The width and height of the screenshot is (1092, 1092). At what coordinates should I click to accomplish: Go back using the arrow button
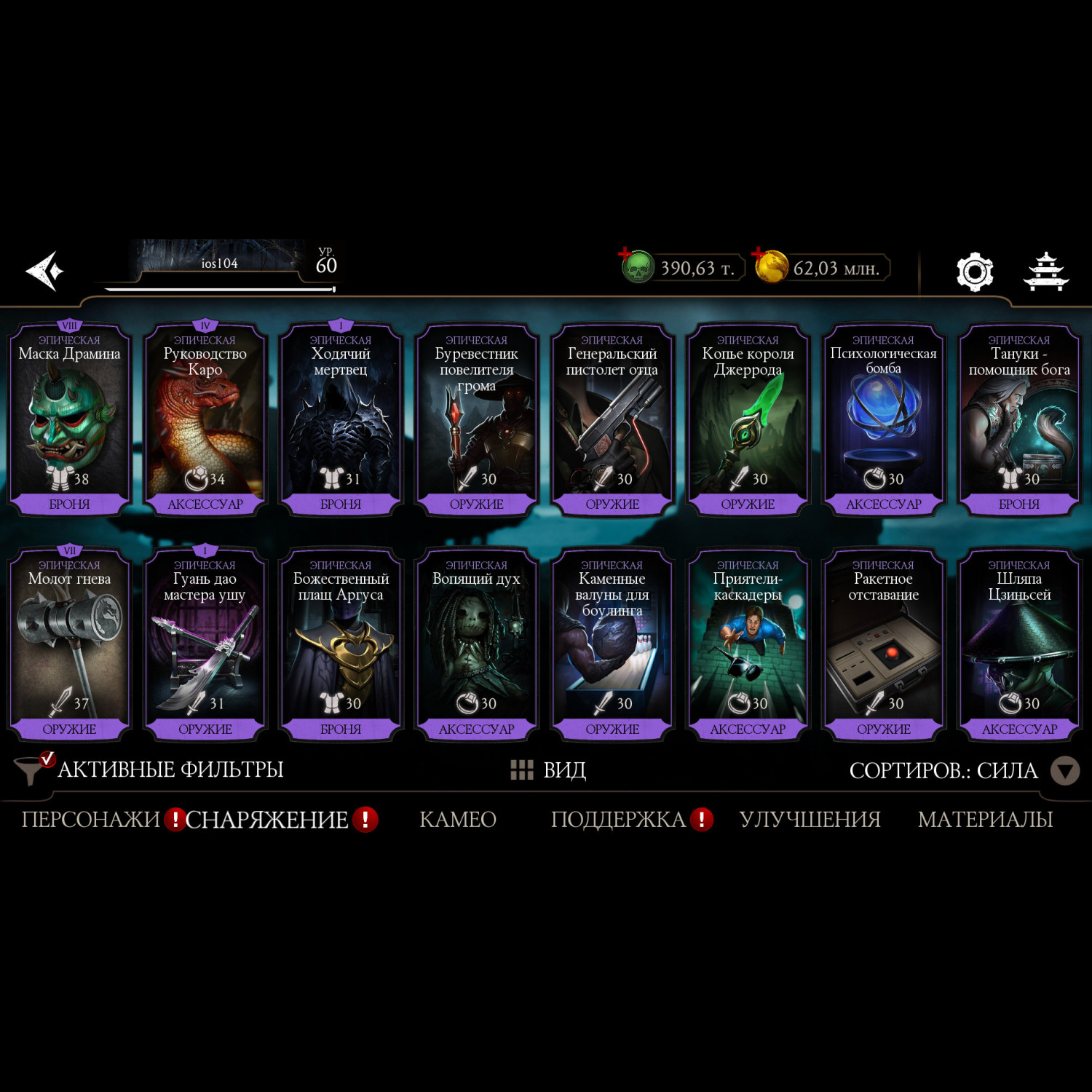pyautogui.click(x=45, y=271)
